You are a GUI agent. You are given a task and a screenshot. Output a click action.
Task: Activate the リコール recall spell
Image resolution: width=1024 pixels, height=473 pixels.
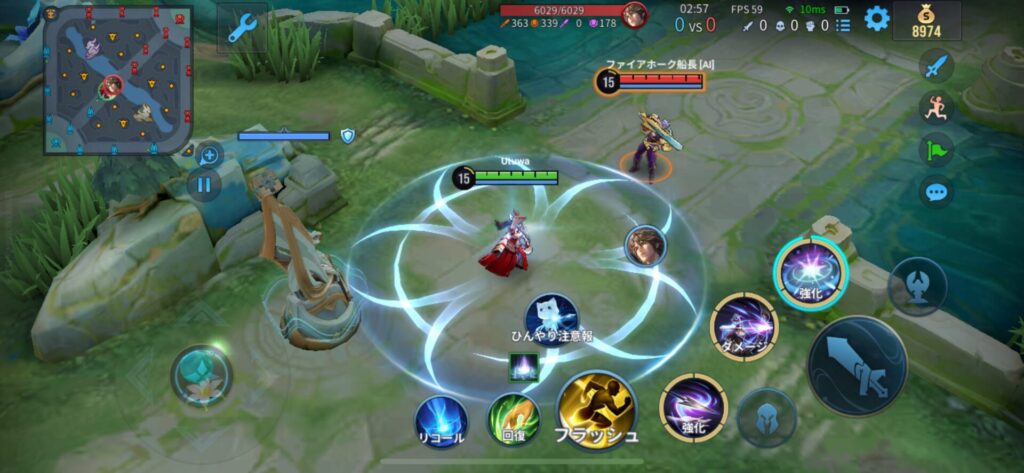tap(441, 419)
